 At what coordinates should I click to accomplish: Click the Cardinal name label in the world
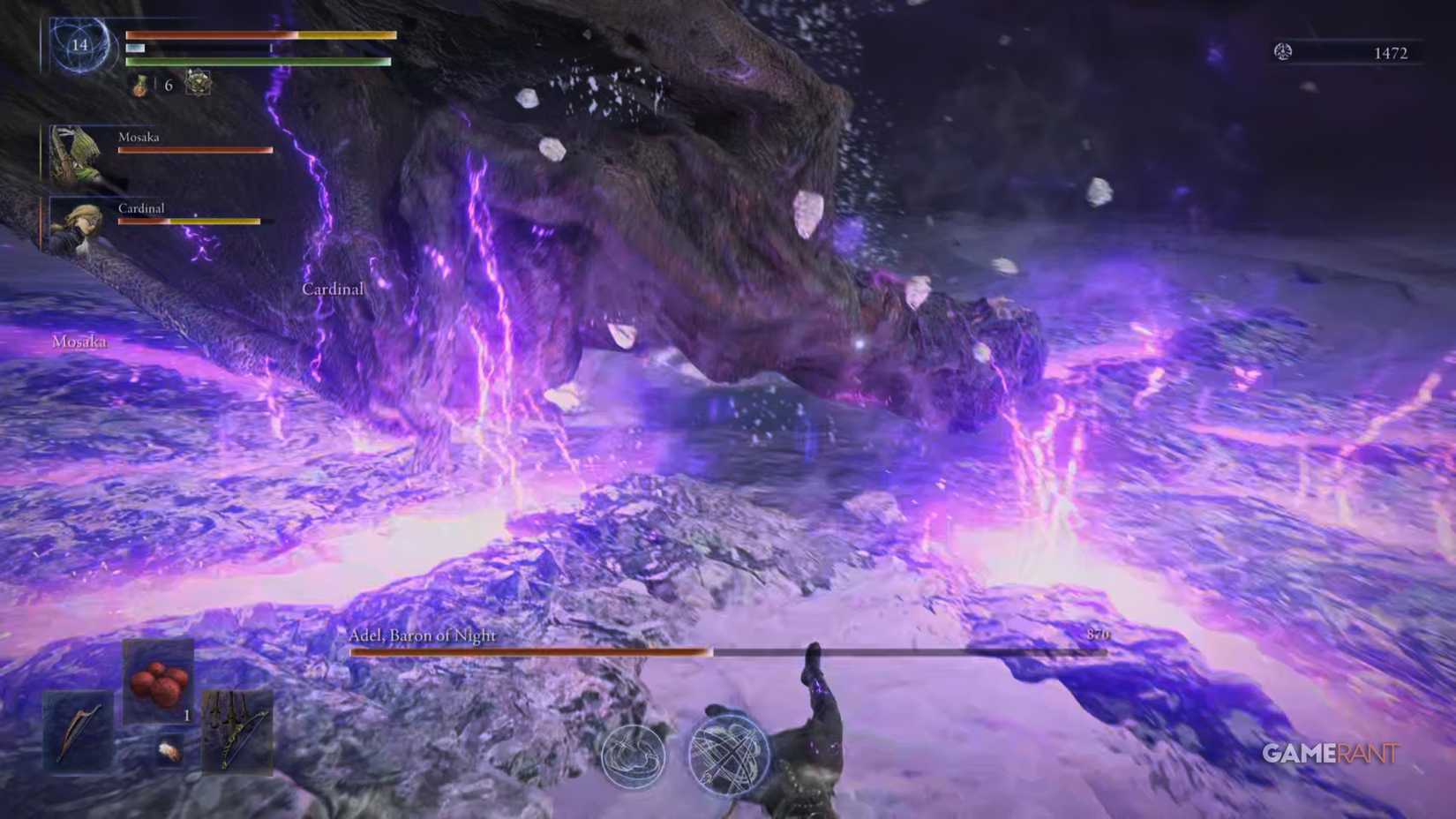333,289
